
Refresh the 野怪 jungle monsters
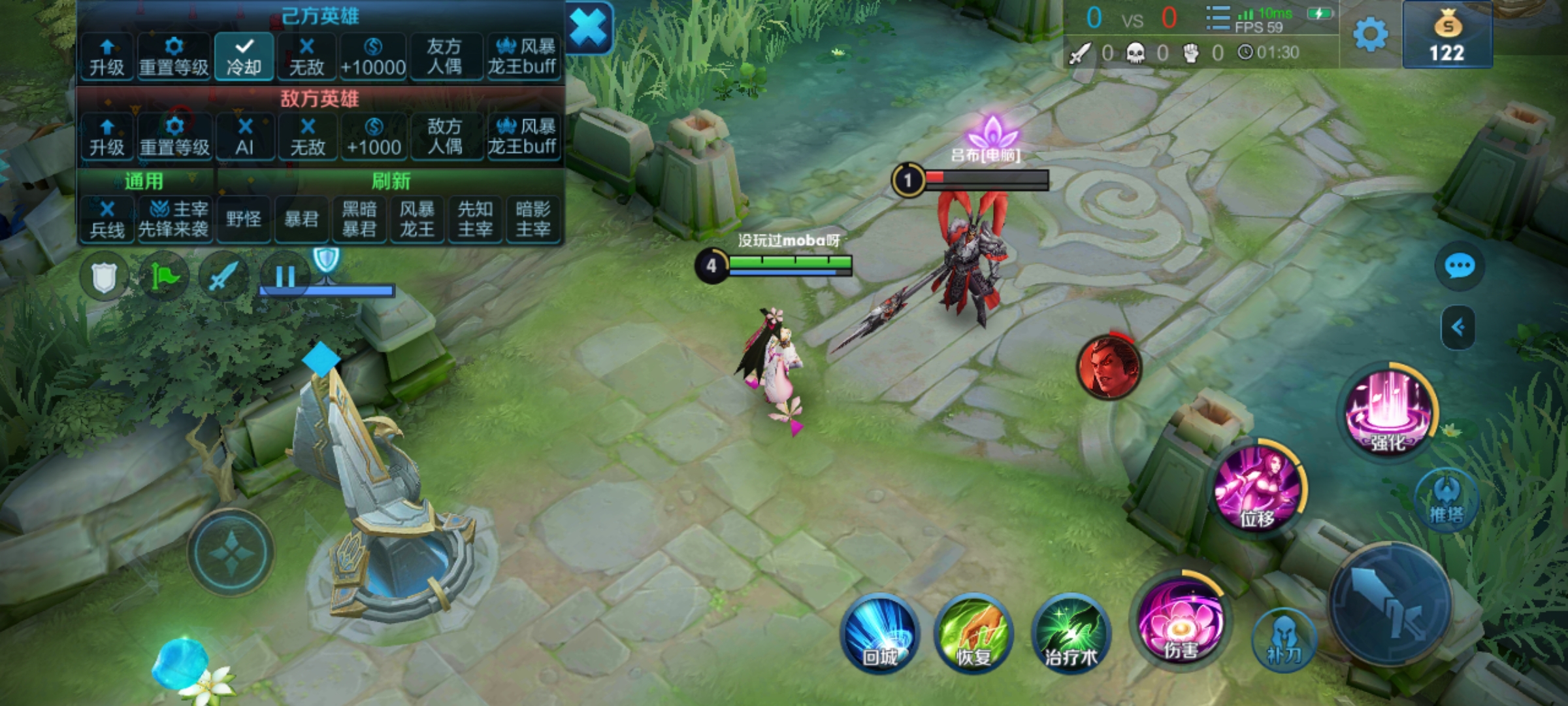coord(244,219)
